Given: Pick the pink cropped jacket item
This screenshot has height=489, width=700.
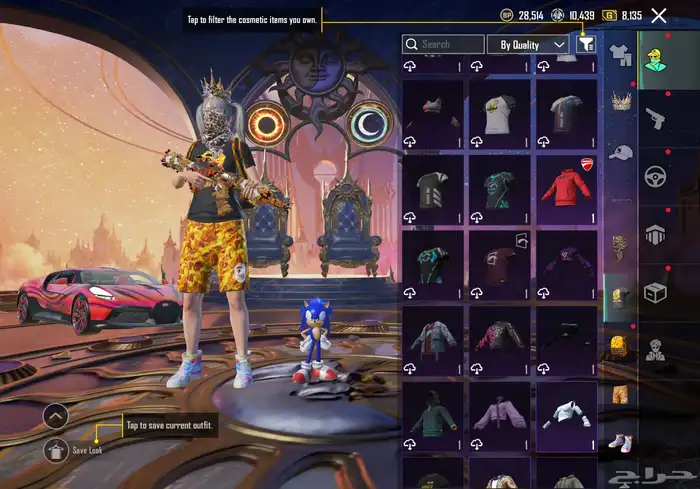Looking at the screenshot, I should [x=499, y=411].
